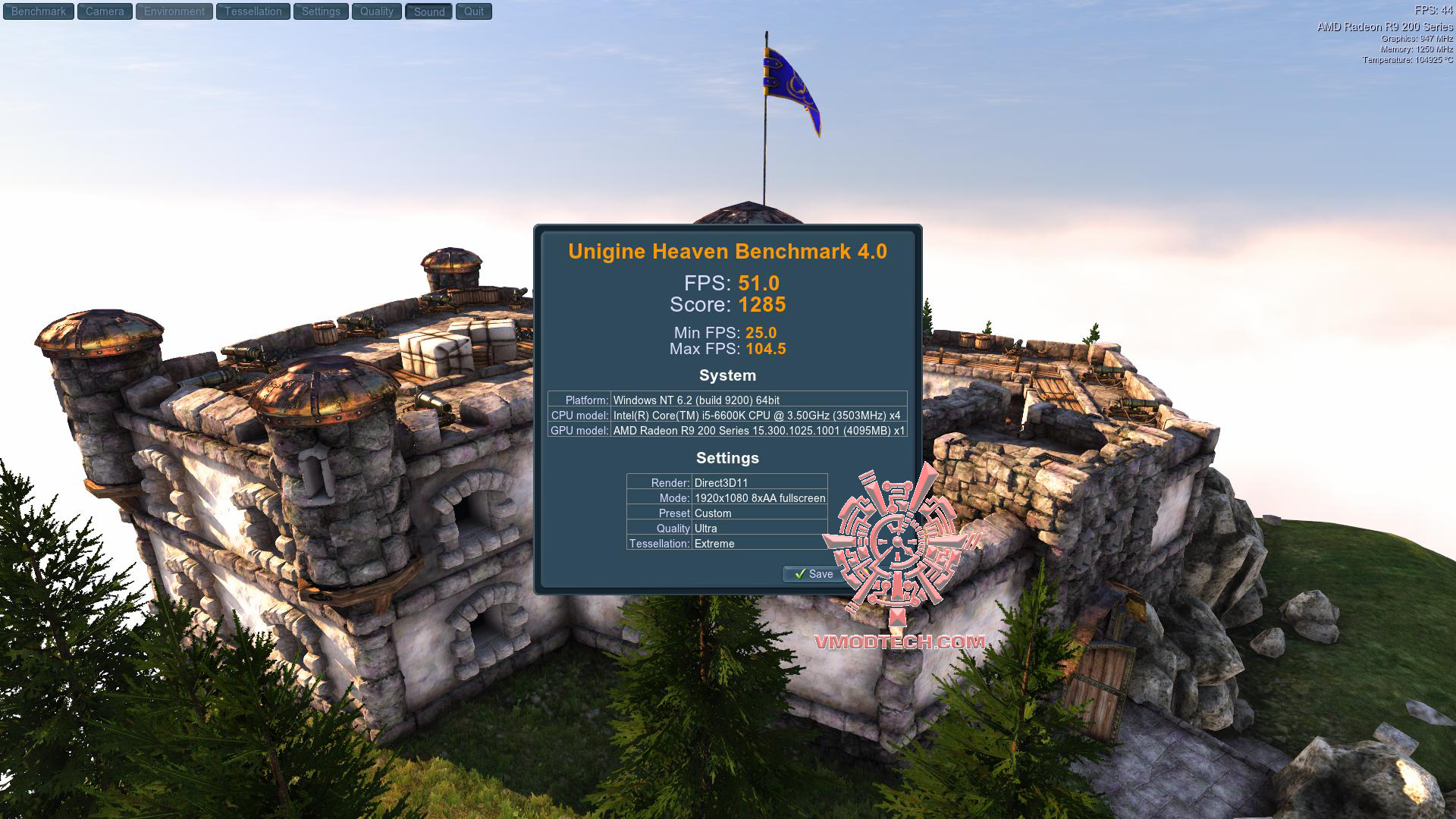1456x819 pixels.
Task: Click the Benchmark button
Action: coord(39,11)
